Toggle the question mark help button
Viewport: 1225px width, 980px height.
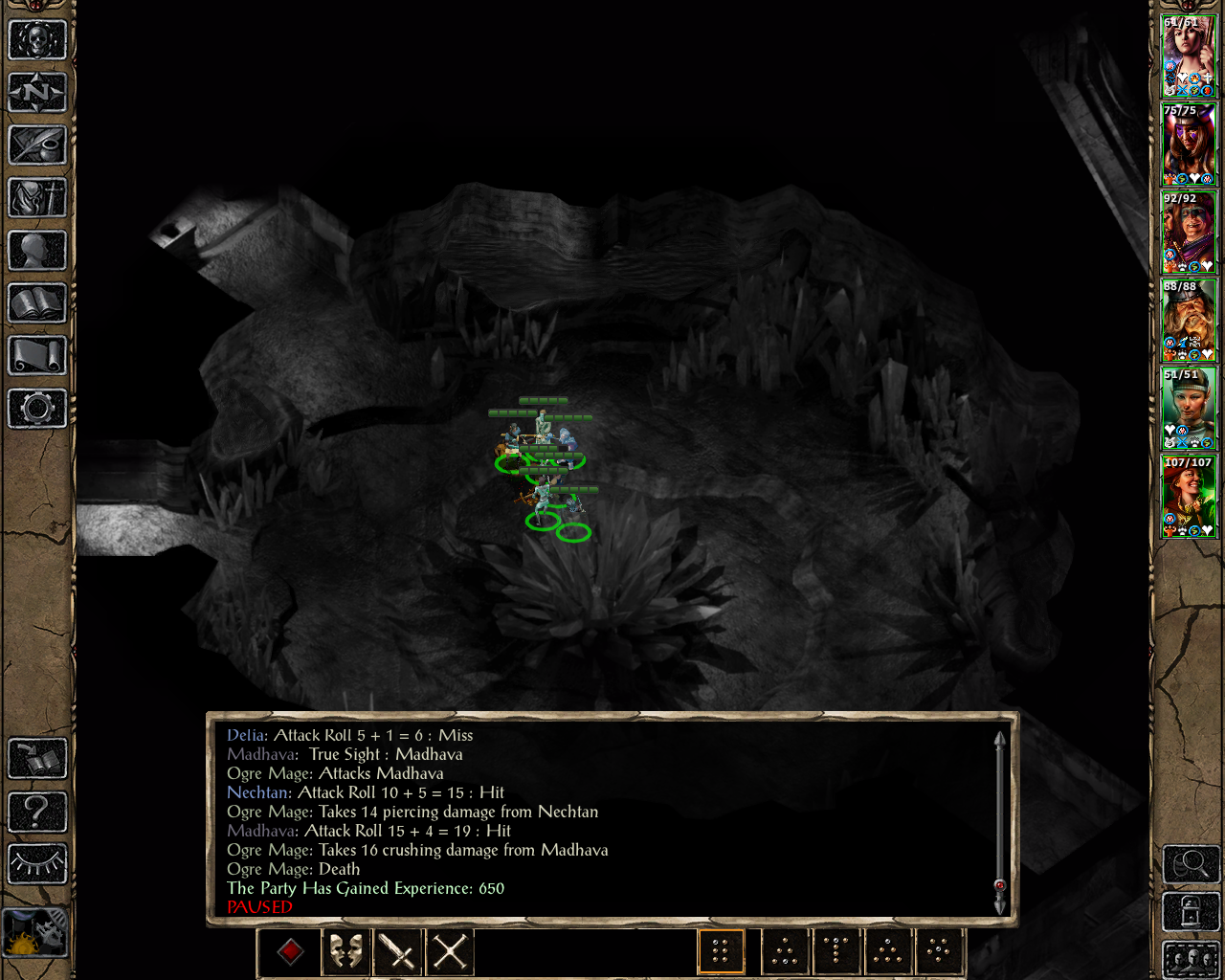(37, 812)
